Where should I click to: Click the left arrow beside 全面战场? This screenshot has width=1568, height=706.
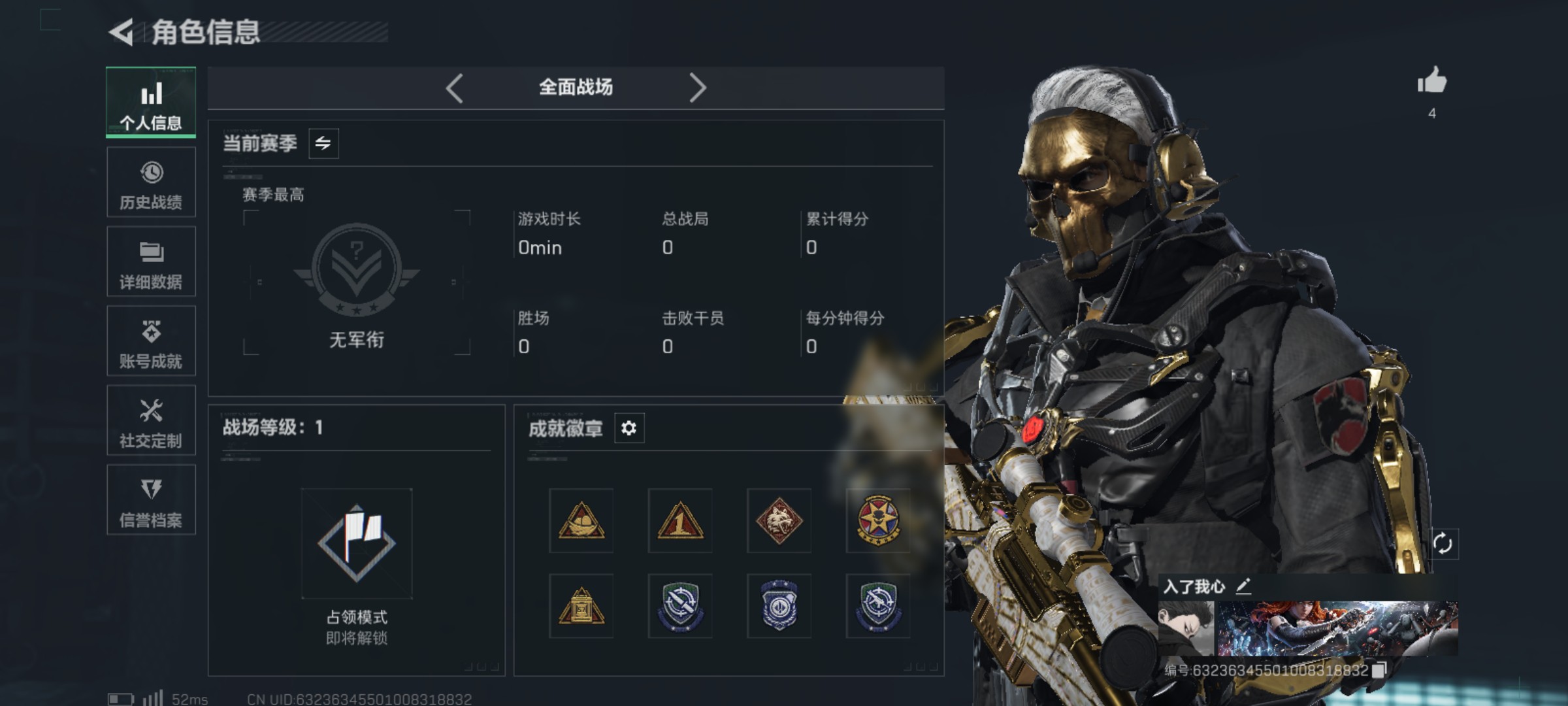coord(455,88)
